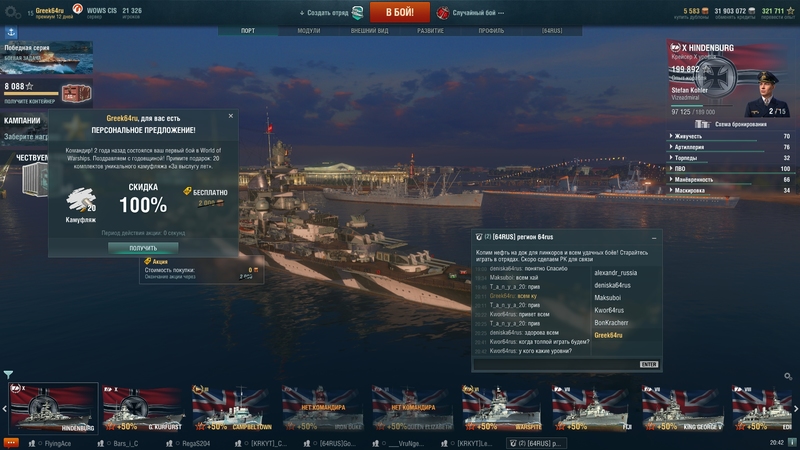Choose the Случайный бой battle type selector
Image resolution: width=800 pixels, height=450 pixels.
click(x=468, y=12)
